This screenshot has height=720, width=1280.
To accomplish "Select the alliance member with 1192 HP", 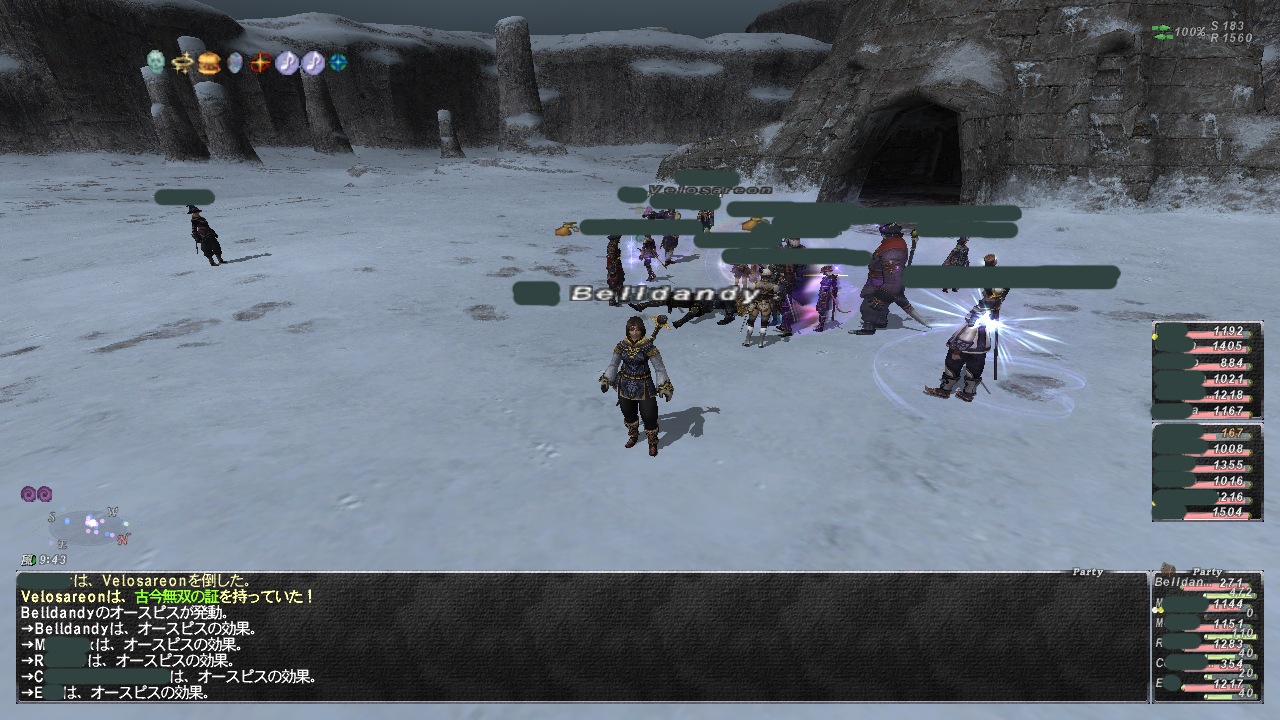I will pyautogui.click(x=1206, y=331).
